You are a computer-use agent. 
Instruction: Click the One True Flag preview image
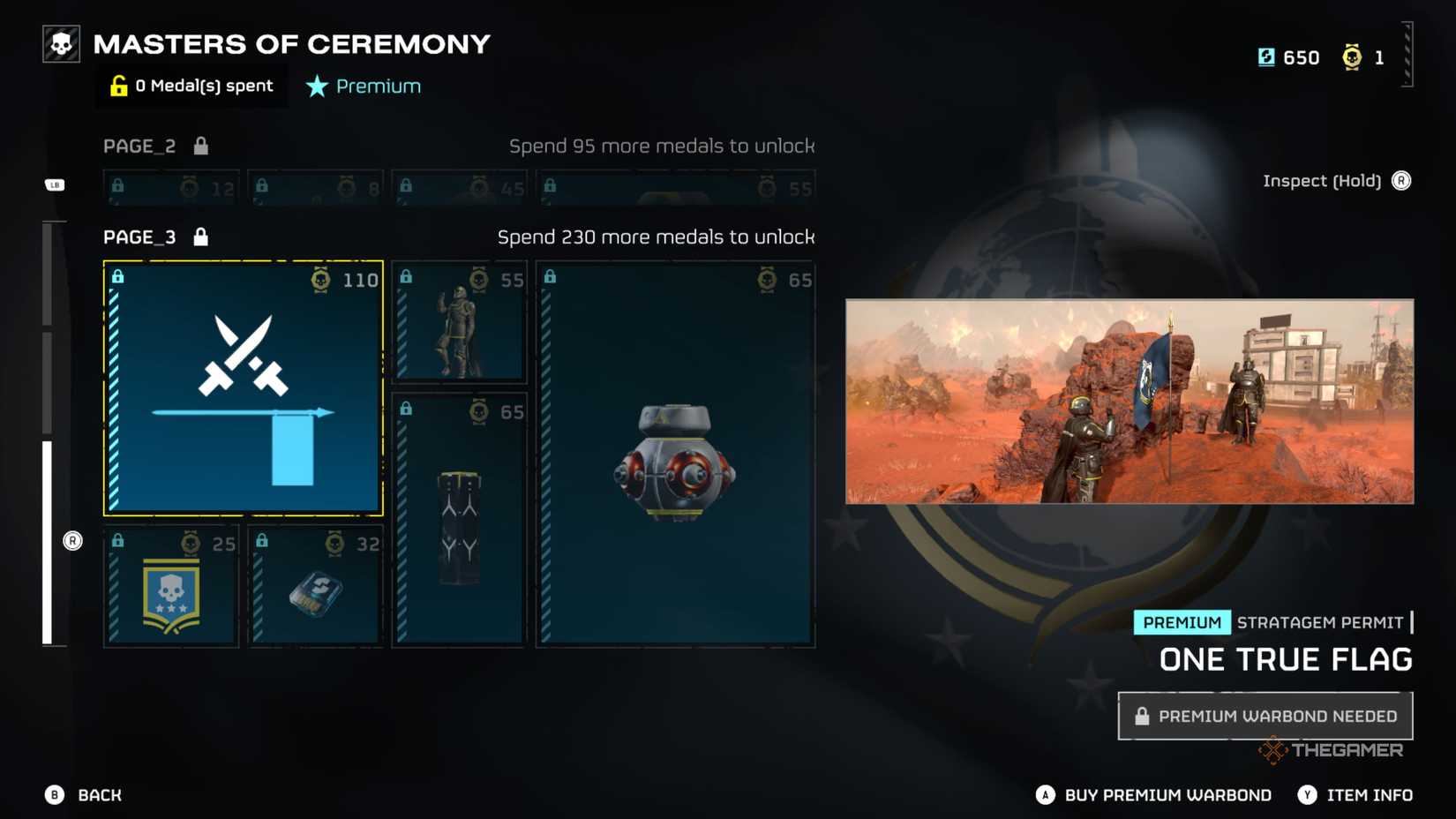(x=1129, y=402)
